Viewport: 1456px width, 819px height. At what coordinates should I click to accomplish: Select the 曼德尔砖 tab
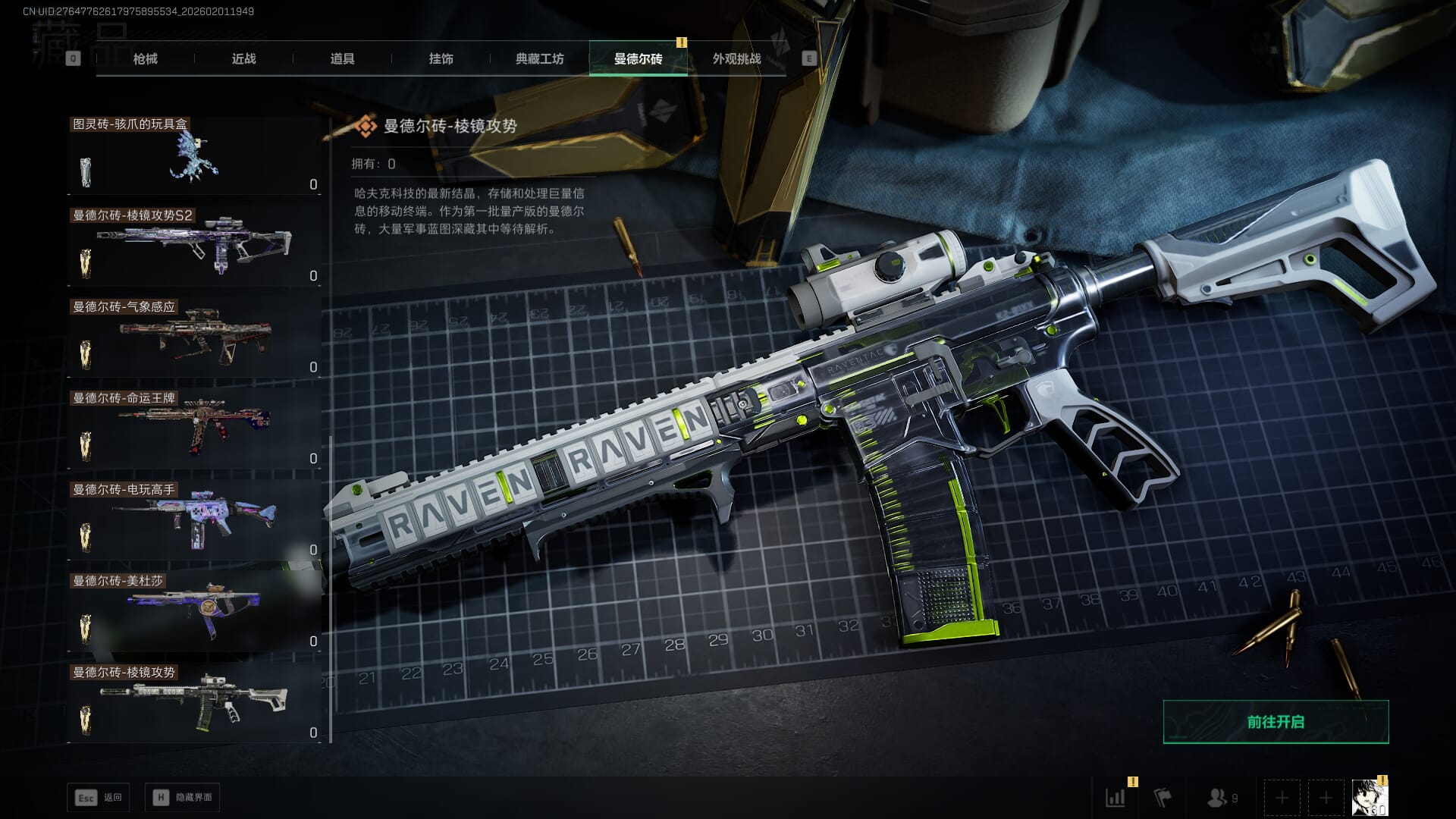[638, 59]
